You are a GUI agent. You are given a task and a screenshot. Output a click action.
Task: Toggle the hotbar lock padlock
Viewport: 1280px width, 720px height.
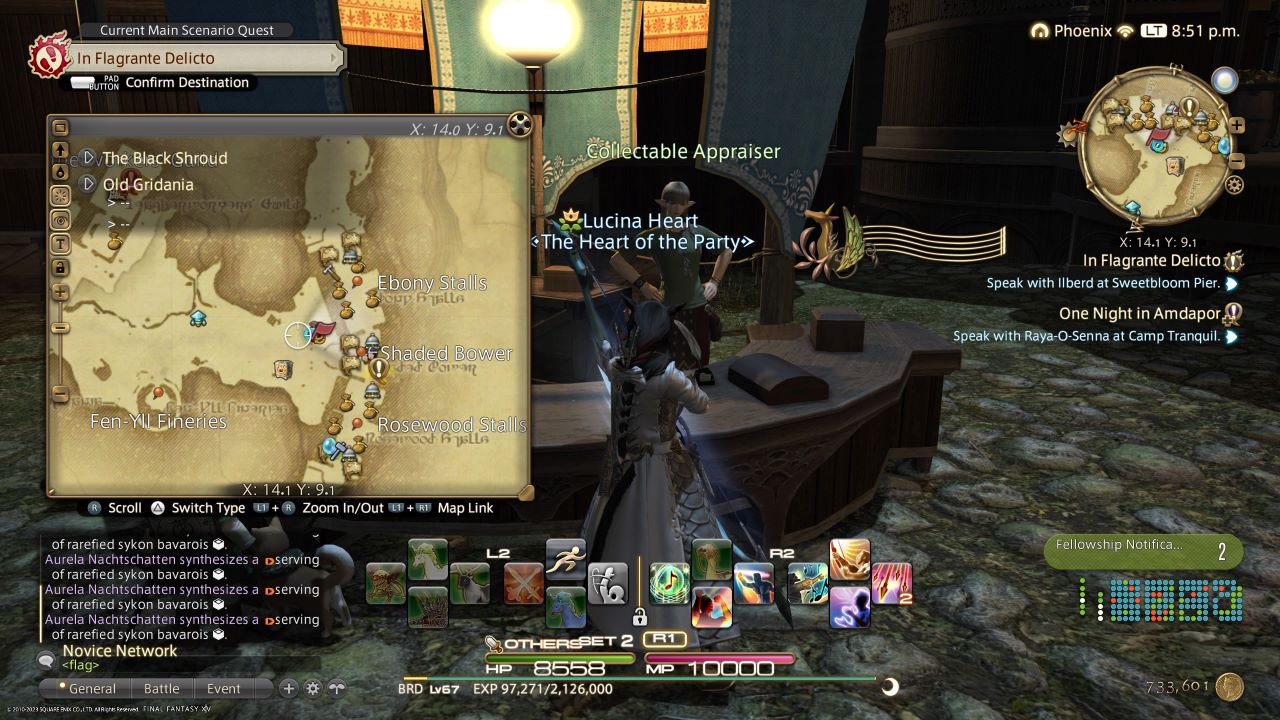(x=640, y=618)
